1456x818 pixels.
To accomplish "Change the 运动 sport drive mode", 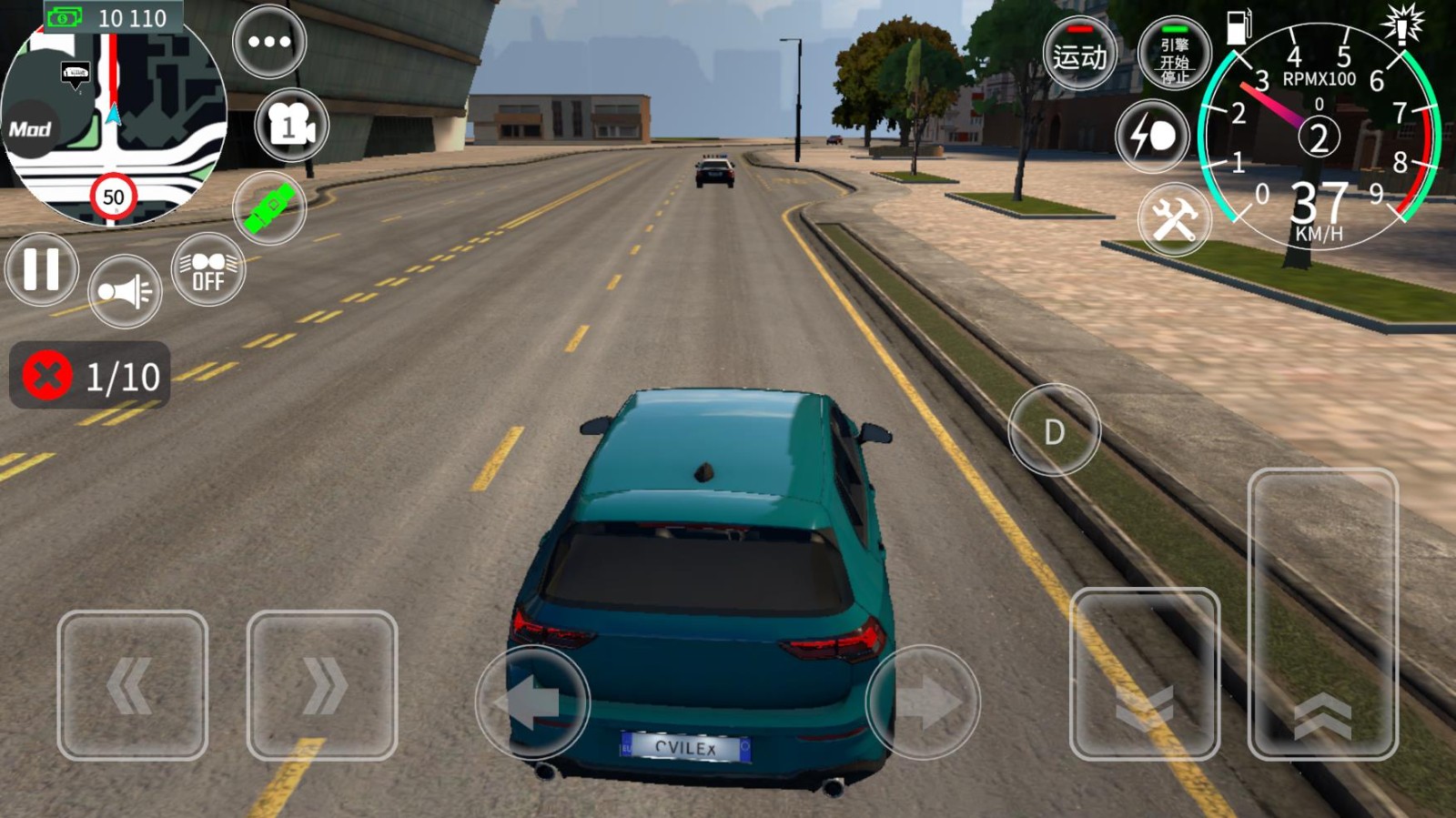I will click(1080, 56).
